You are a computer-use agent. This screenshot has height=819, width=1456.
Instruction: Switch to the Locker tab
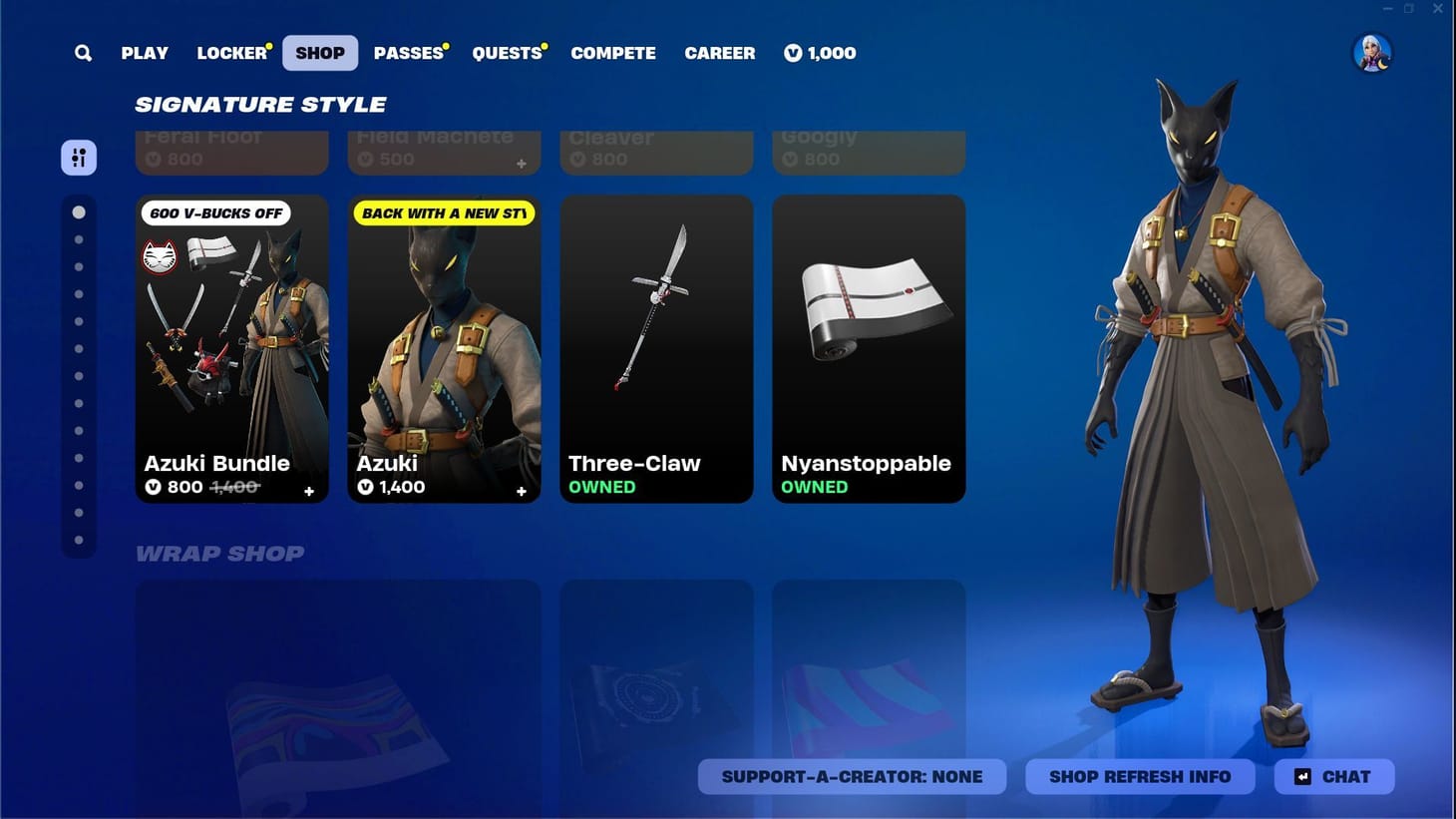click(x=229, y=53)
